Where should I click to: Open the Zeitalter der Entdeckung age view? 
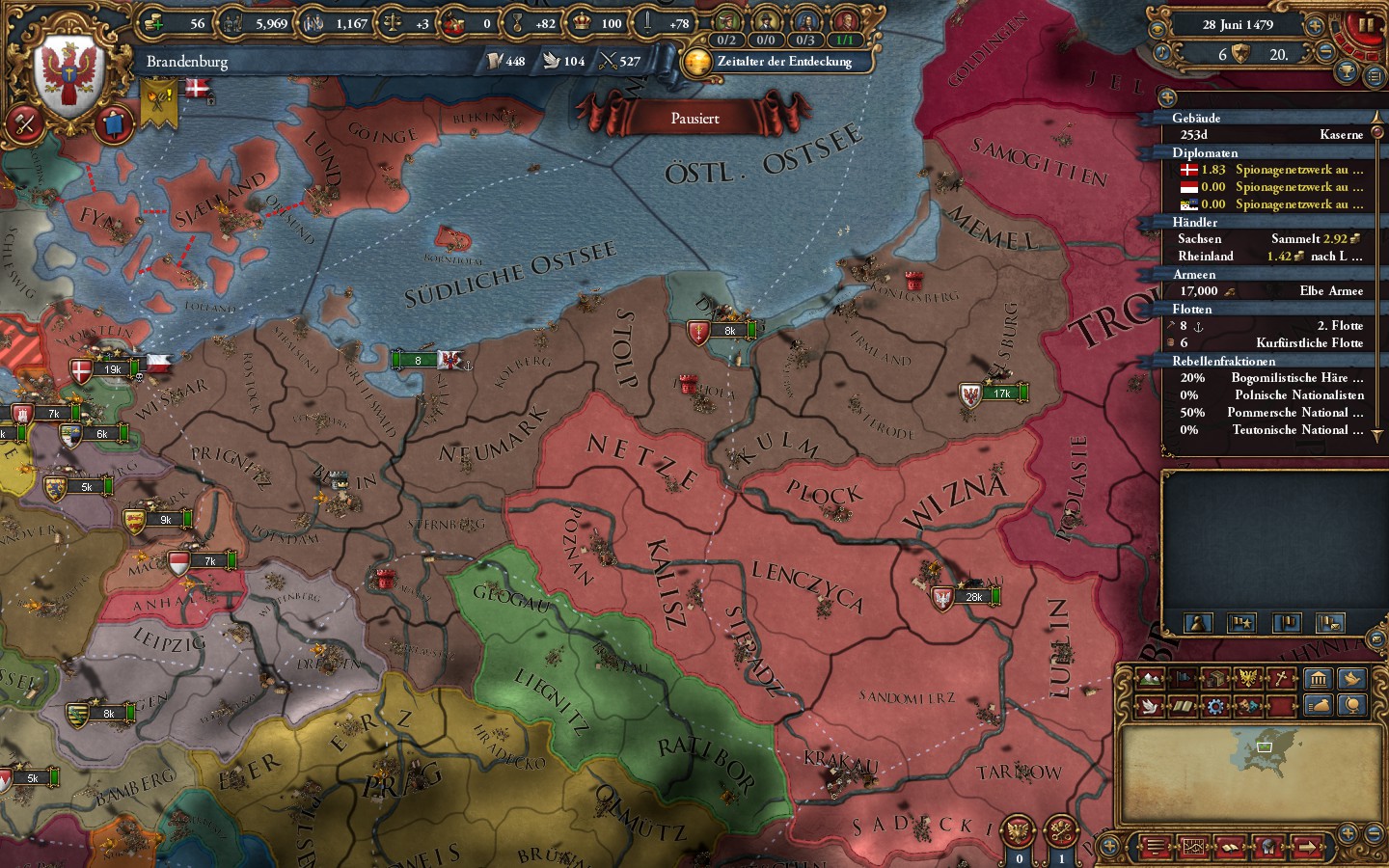coord(783,61)
